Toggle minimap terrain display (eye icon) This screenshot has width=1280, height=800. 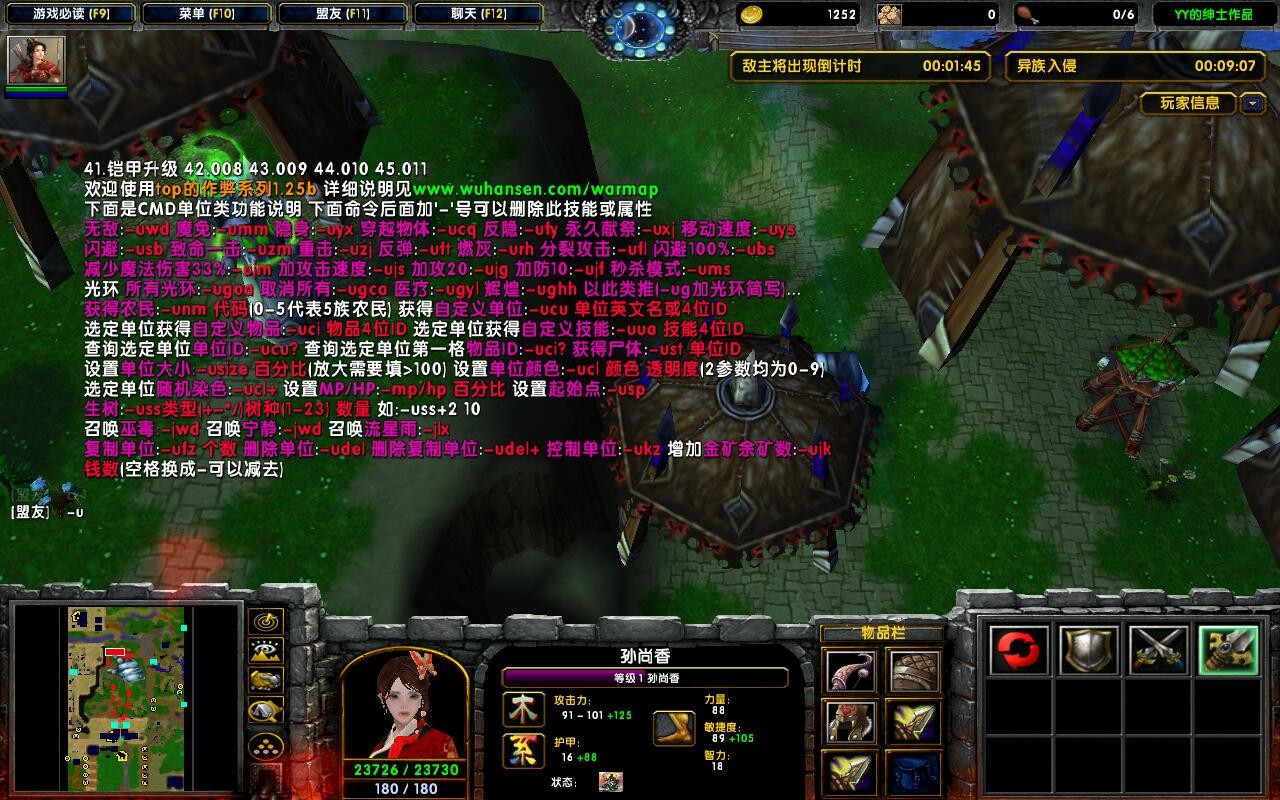(x=265, y=651)
